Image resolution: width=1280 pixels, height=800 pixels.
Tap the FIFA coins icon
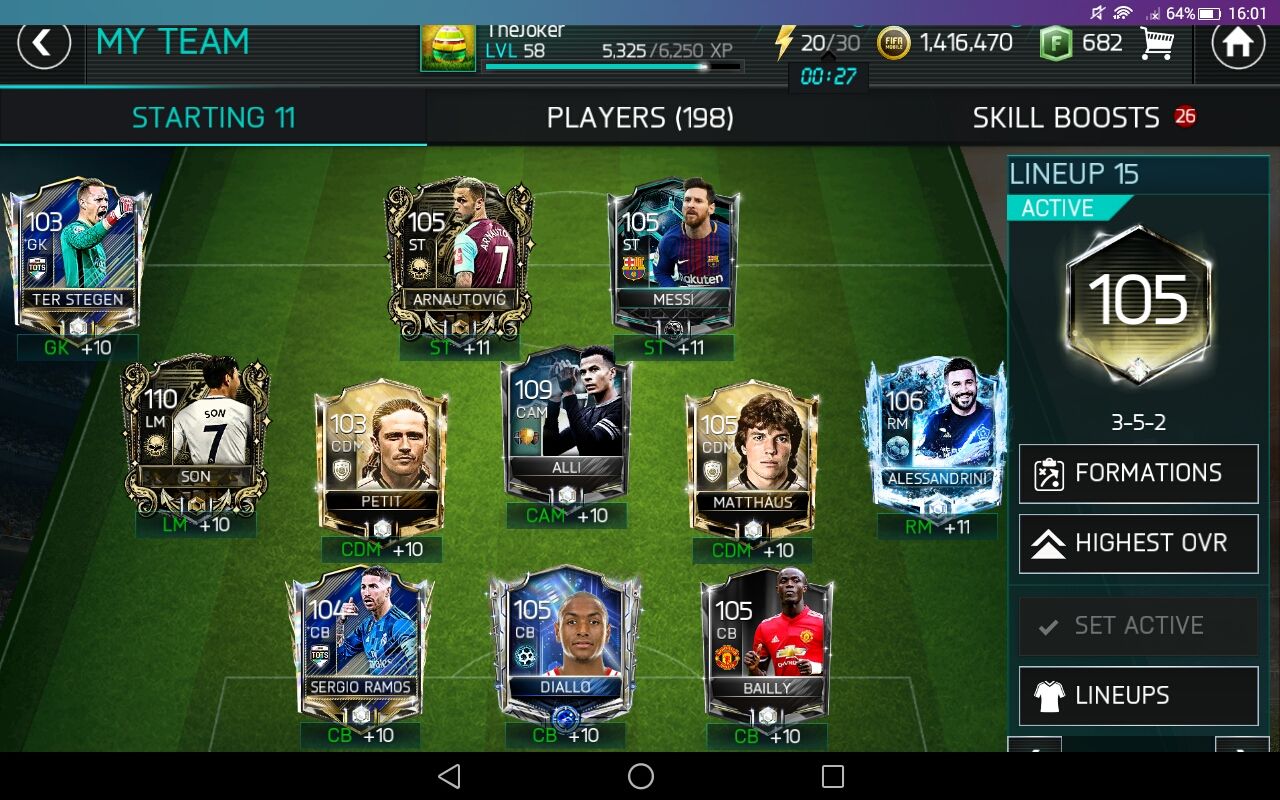893,42
